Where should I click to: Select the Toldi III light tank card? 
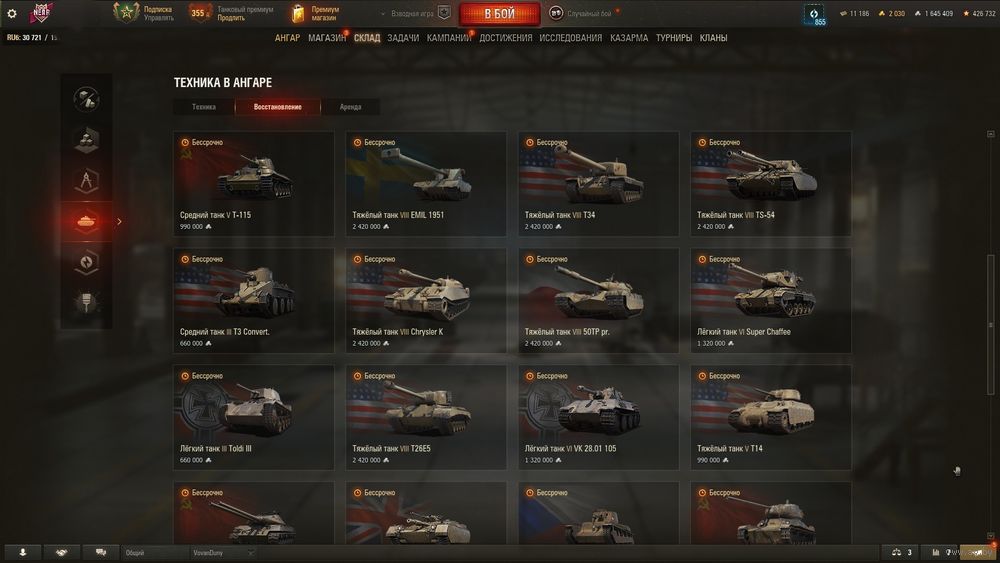tap(253, 418)
